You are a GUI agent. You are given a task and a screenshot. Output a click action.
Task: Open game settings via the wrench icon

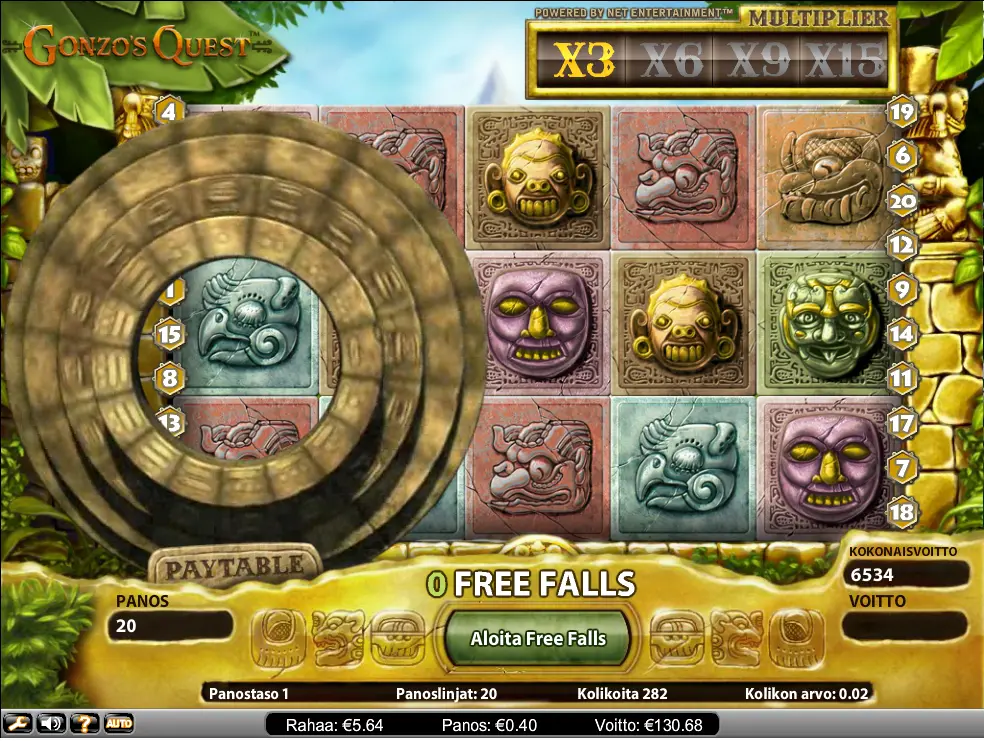tap(17, 723)
